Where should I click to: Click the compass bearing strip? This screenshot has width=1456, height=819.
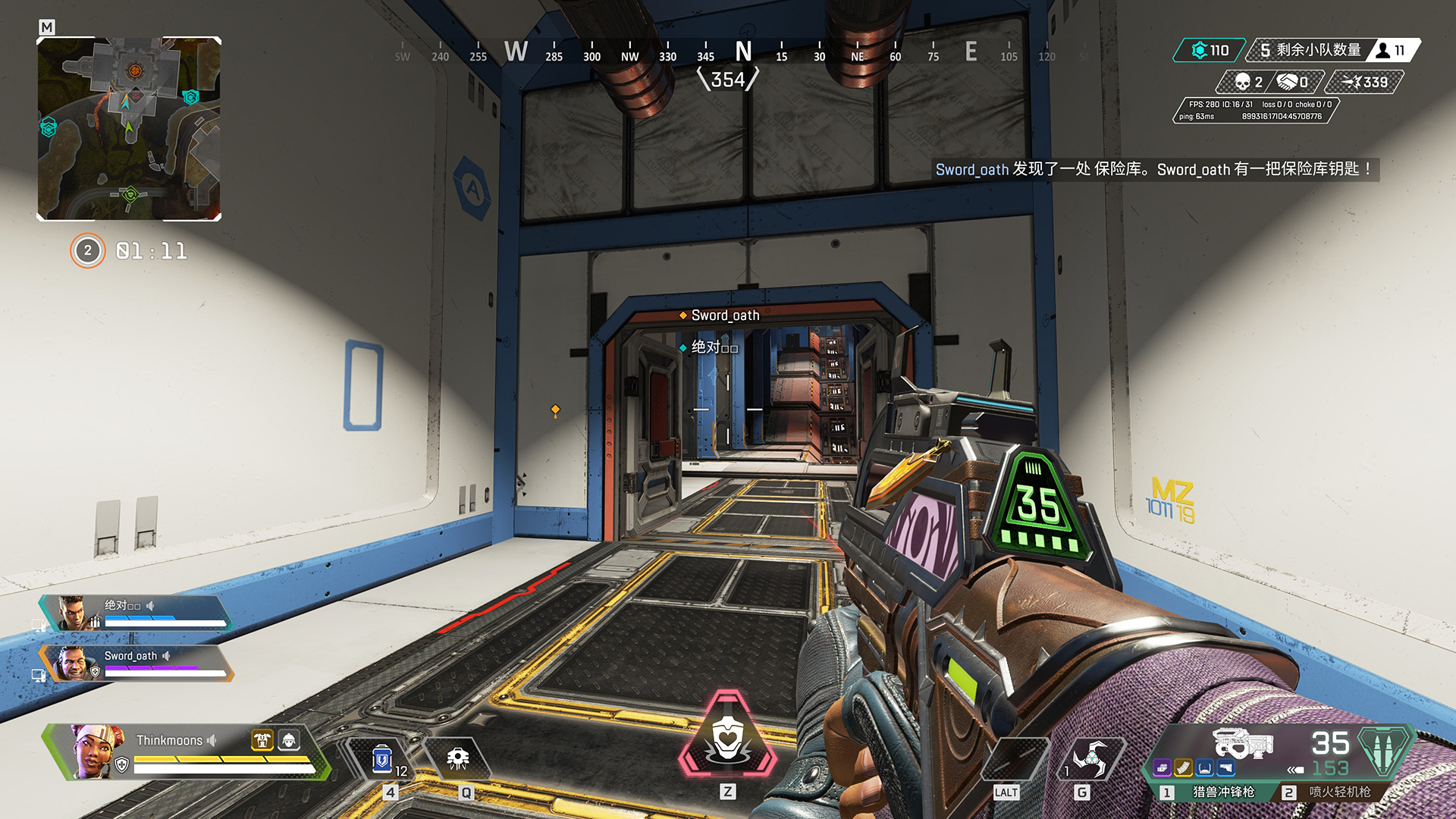click(x=728, y=53)
